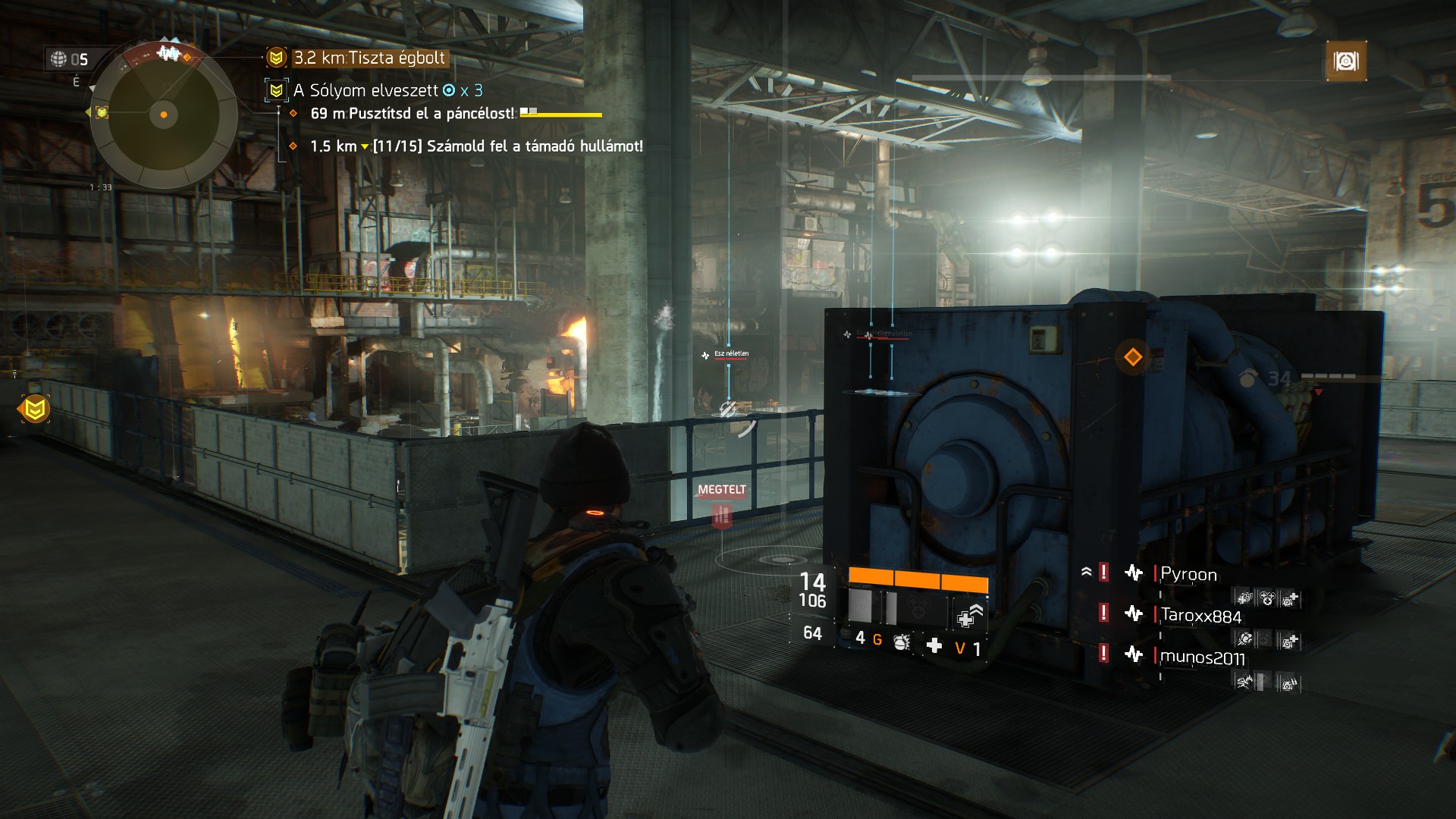
Task: Select the red MEGTELT ammo crate marker
Action: (722, 517)
